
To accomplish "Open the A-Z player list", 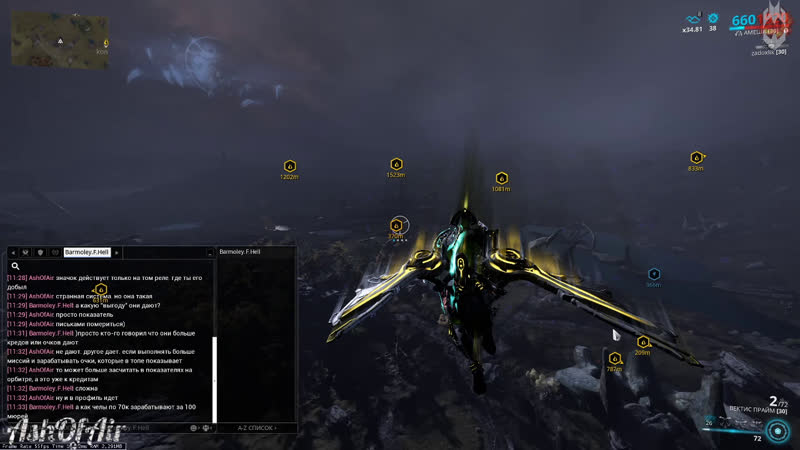I will [256, 427].
